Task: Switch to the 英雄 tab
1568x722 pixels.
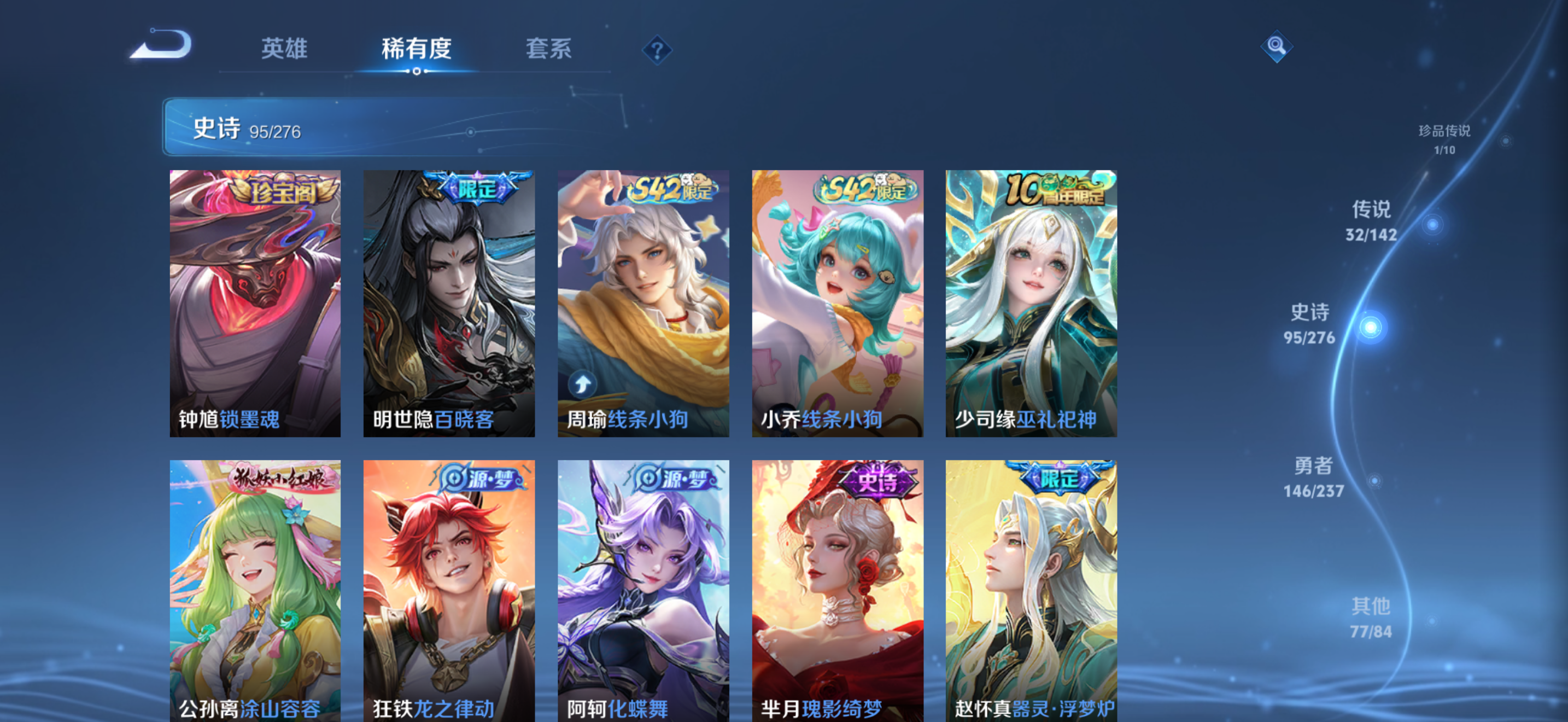Action: tap(284, 50)
